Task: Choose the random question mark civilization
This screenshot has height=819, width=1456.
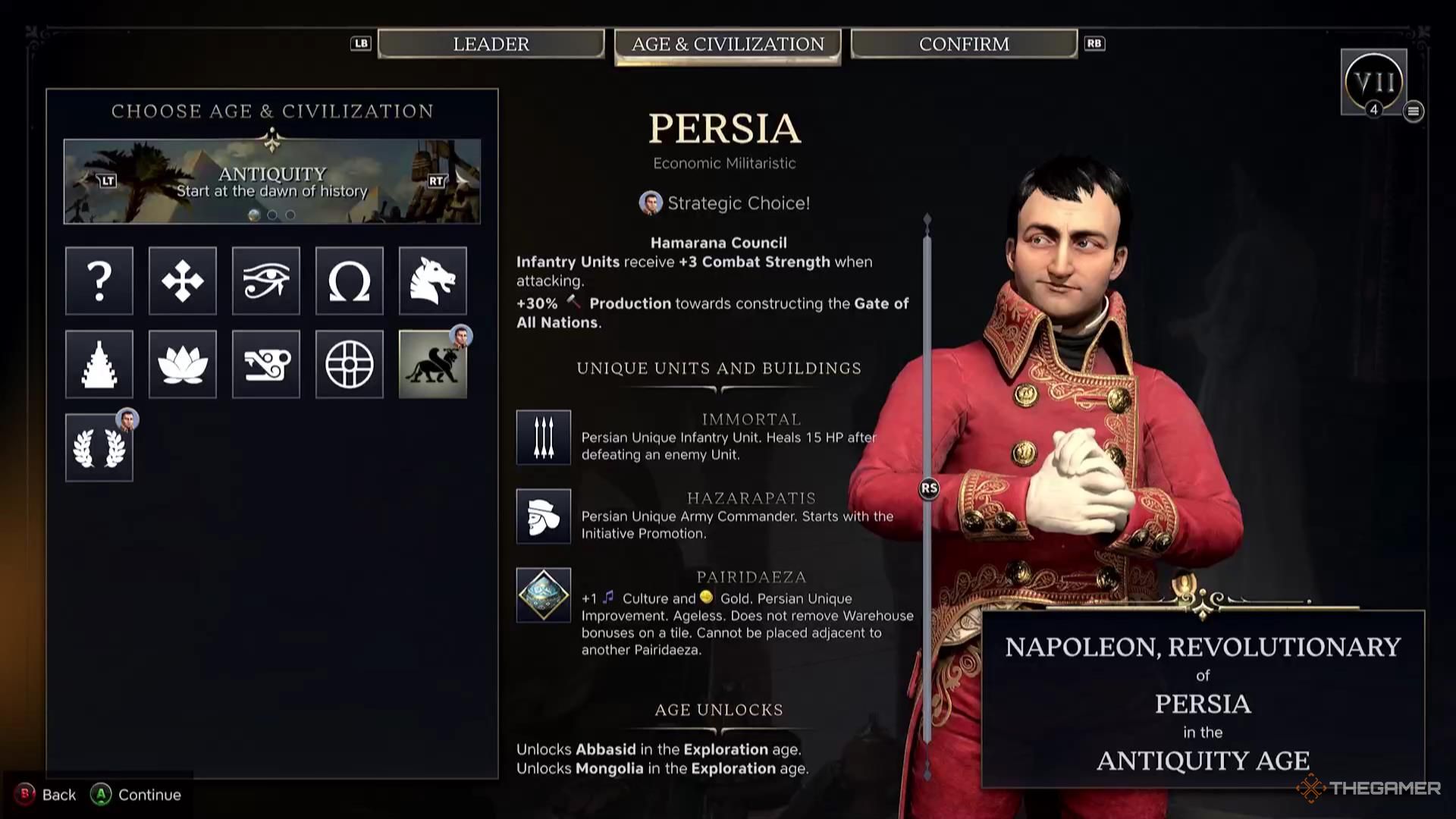Action: 99,281
